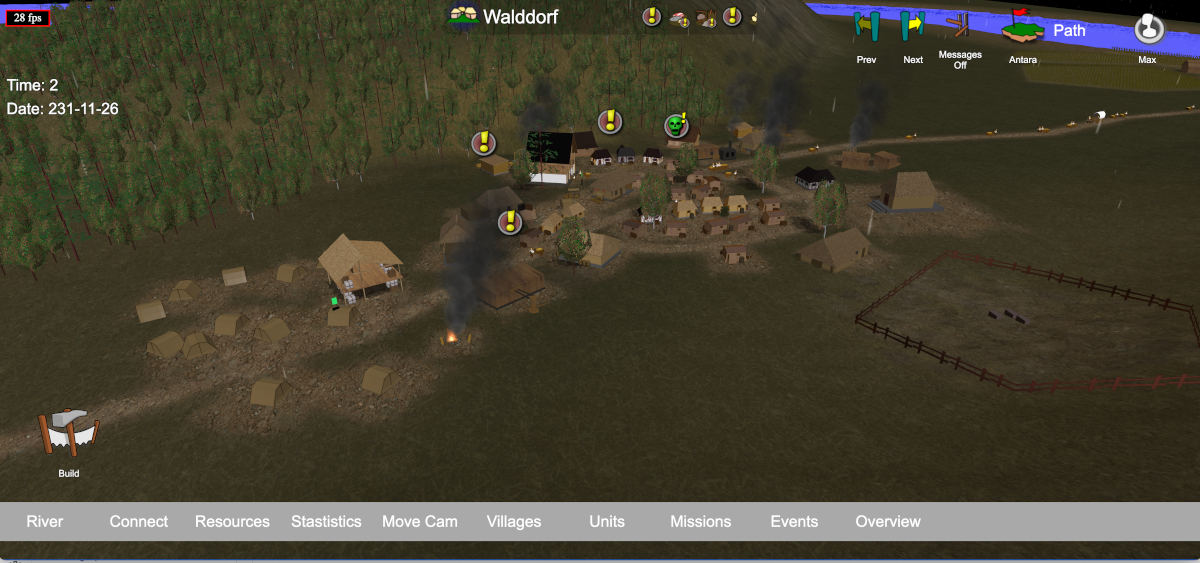
Task: Open the River menu
Action: click(x=45, y=521)
